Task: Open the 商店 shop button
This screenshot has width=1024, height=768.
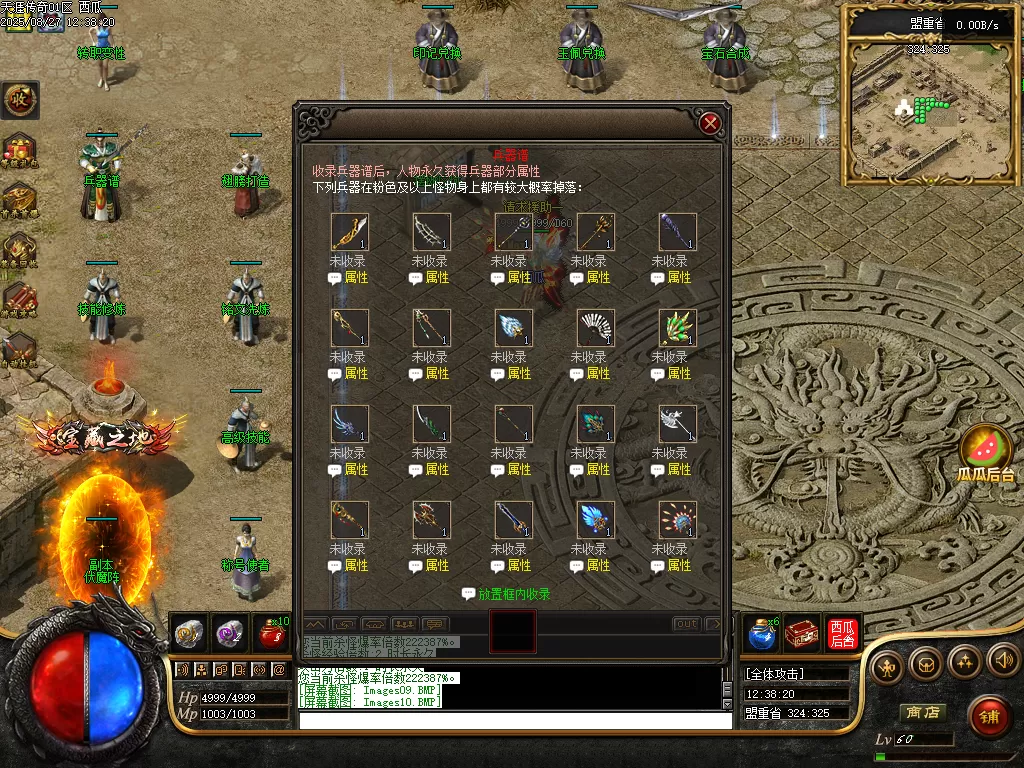Action: click(x=921, y=713)
